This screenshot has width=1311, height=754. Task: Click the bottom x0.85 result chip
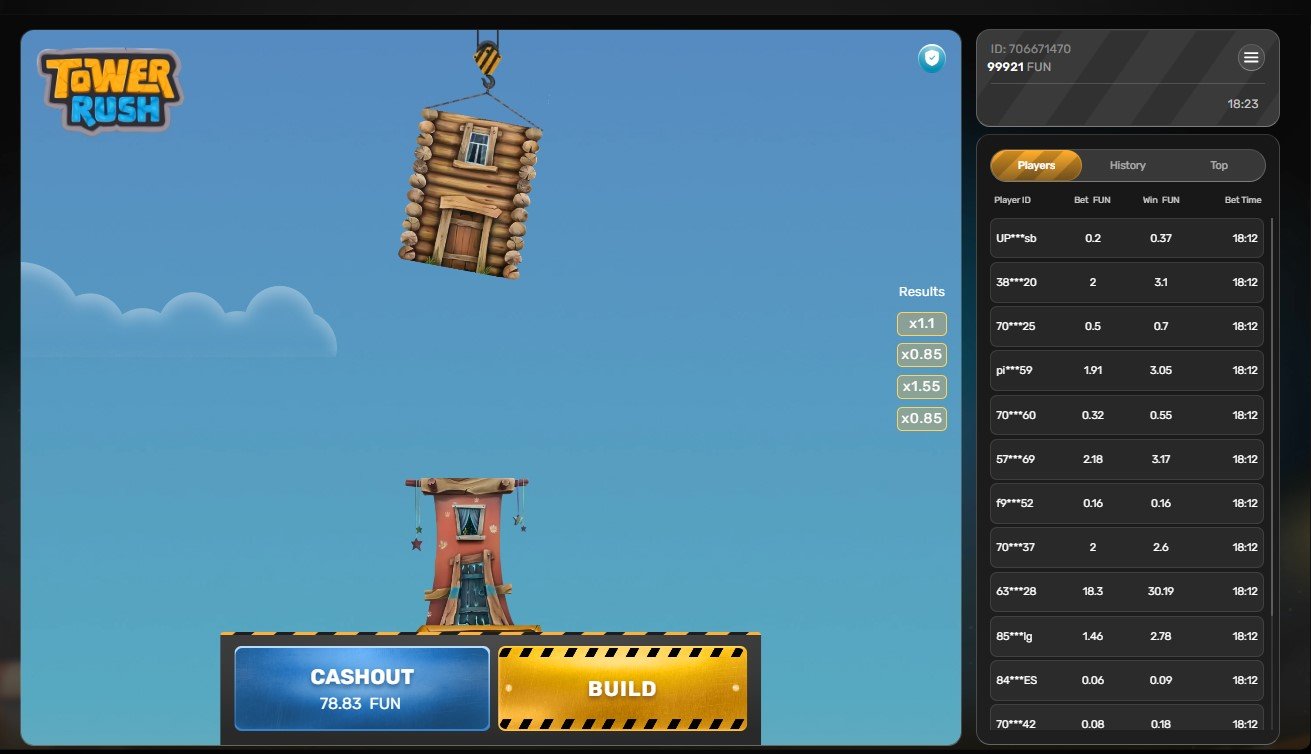pos(920,418)
